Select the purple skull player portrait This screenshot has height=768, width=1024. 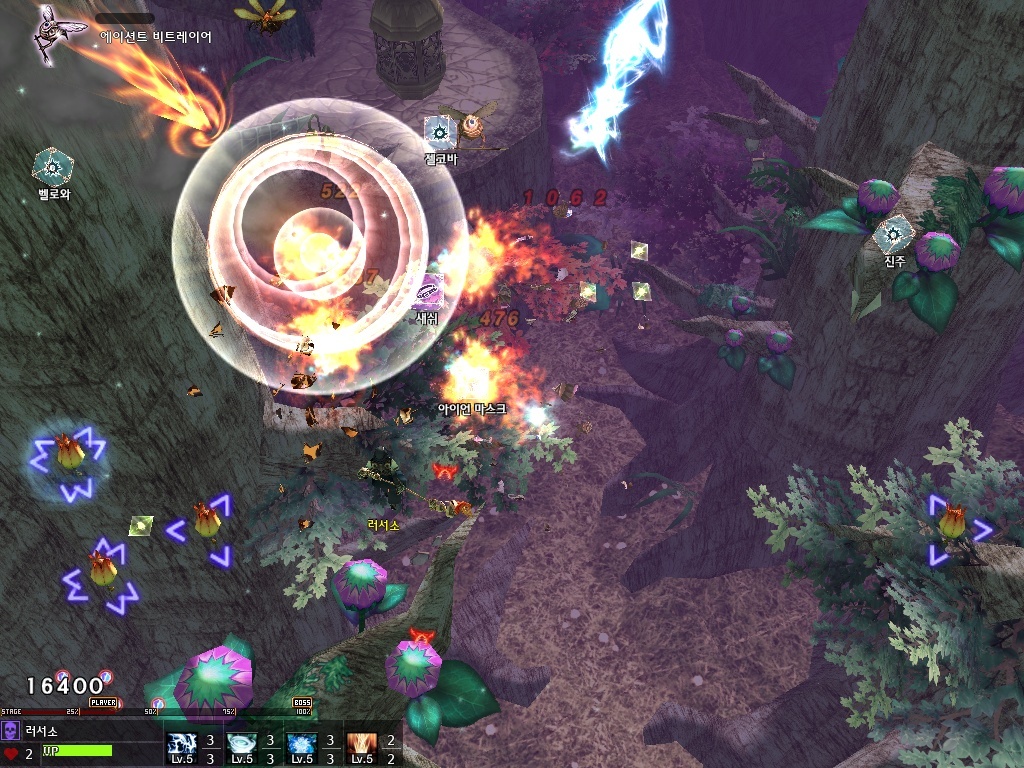point(11,729)
